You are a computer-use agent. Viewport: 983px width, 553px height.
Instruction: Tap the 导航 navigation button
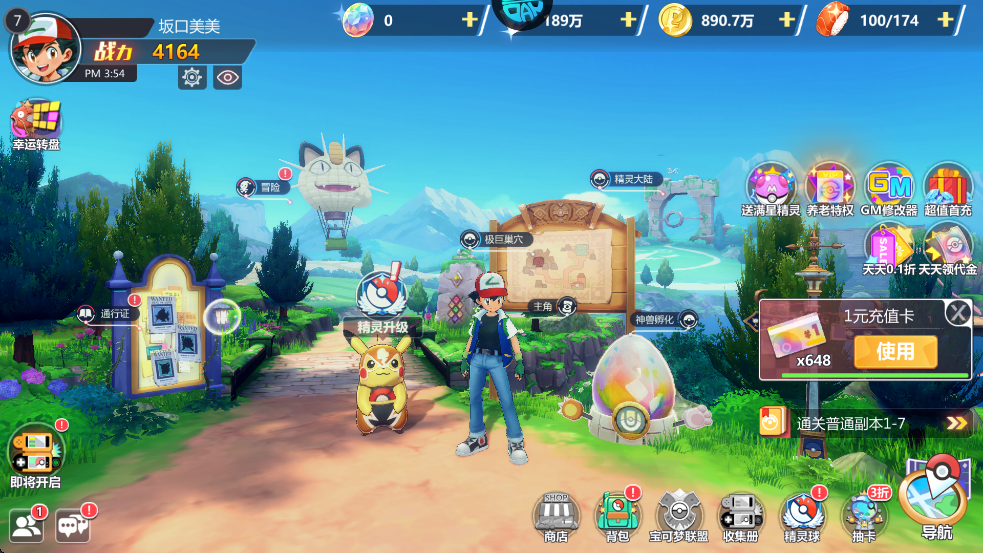click(936, 495)
